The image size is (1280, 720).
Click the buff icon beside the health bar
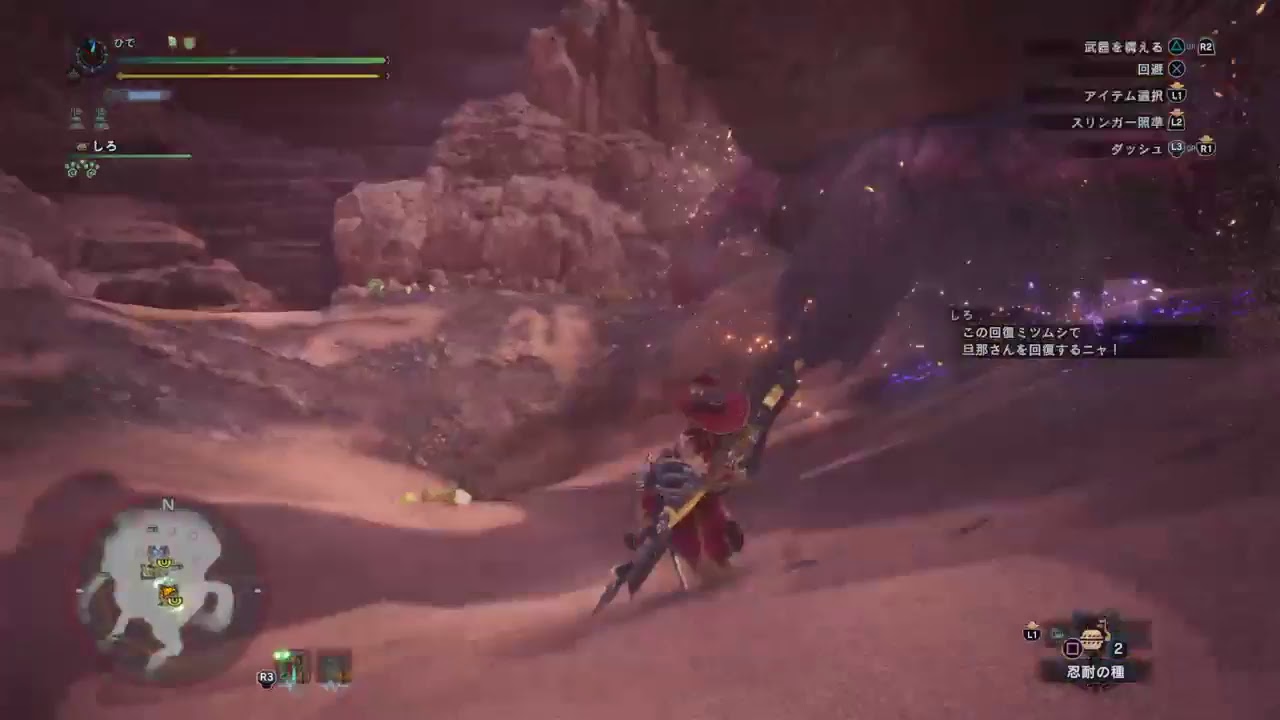(x=172, y=43)
